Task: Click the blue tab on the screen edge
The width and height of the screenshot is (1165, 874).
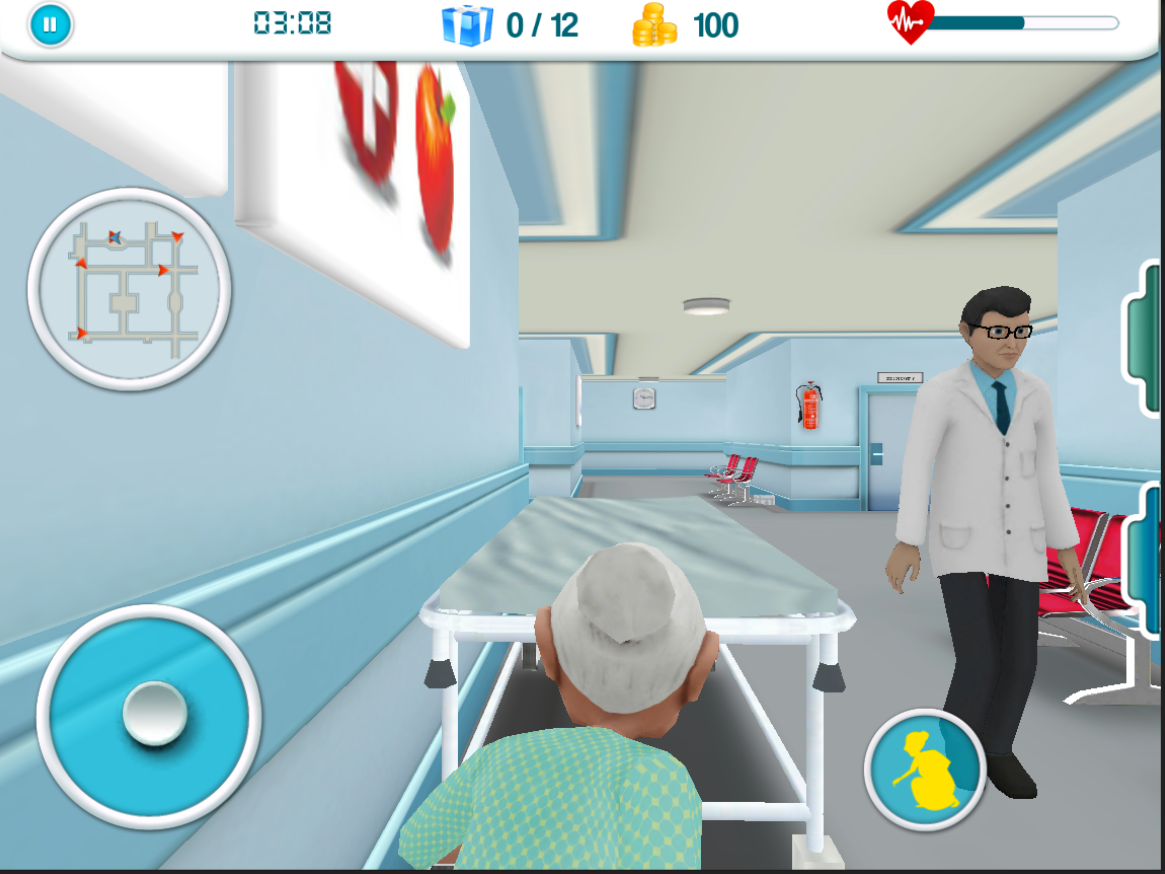Action: 1146,558
